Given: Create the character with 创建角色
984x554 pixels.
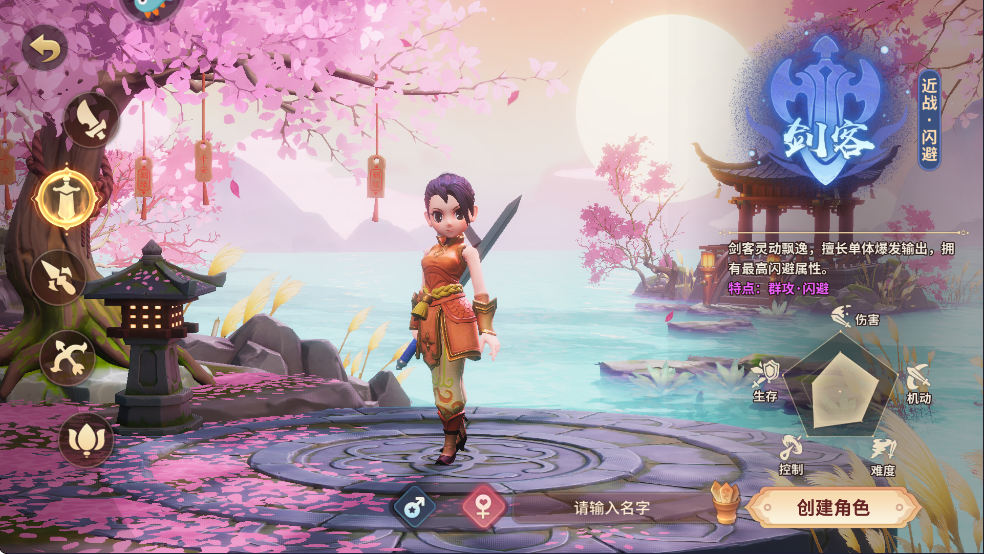Looking at the screenshot, I should click(x=833, y=507).
